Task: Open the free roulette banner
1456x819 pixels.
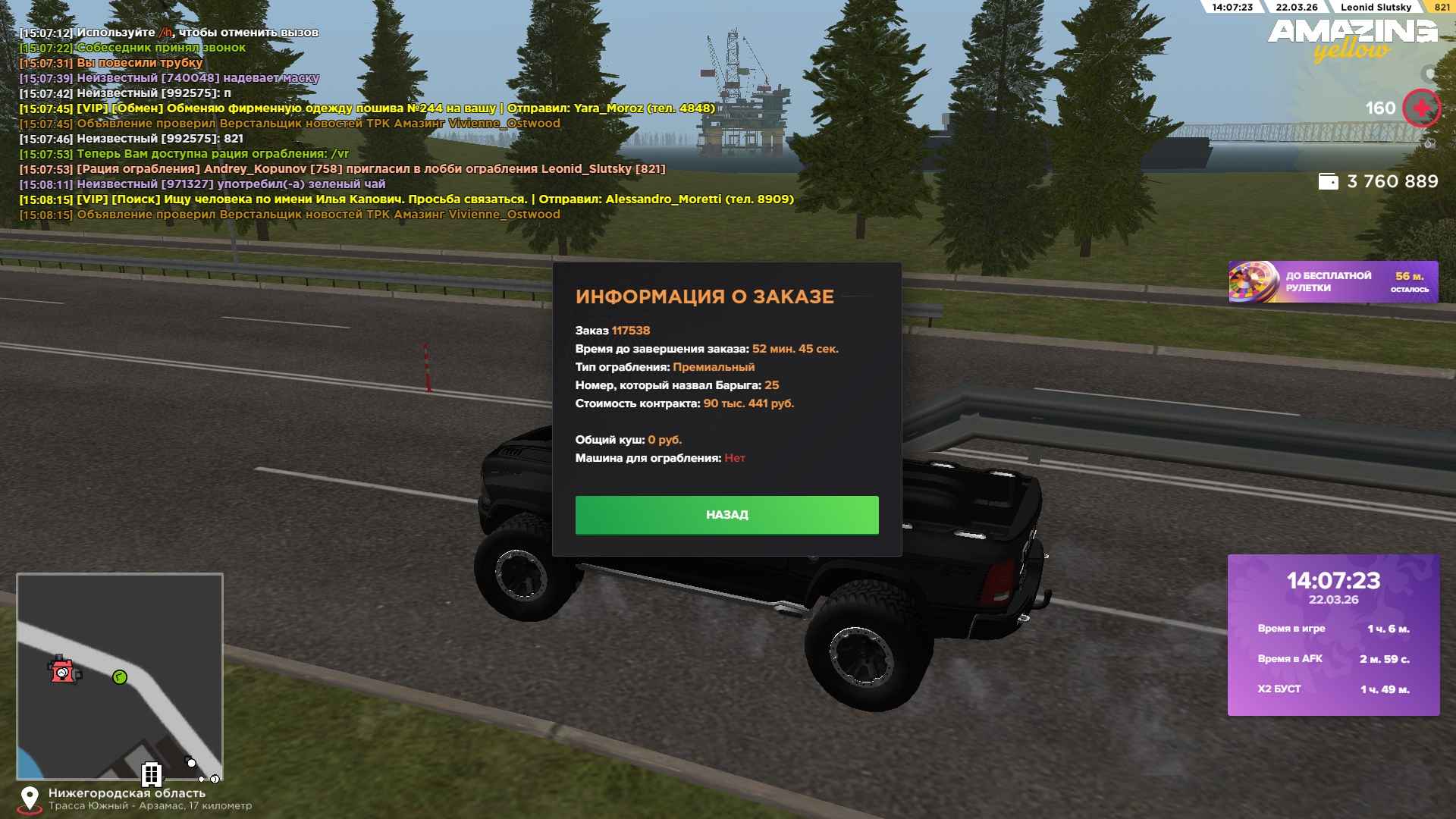Action: coord(1332,282)
